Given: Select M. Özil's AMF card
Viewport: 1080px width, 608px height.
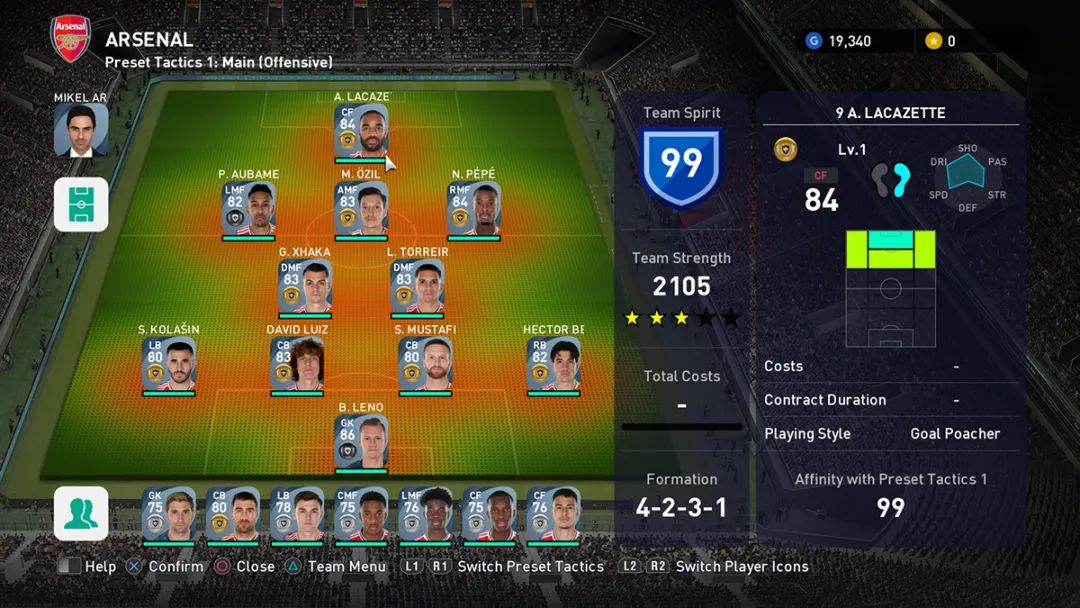Looking at the screenshot, I should click(x=361, y=208).
